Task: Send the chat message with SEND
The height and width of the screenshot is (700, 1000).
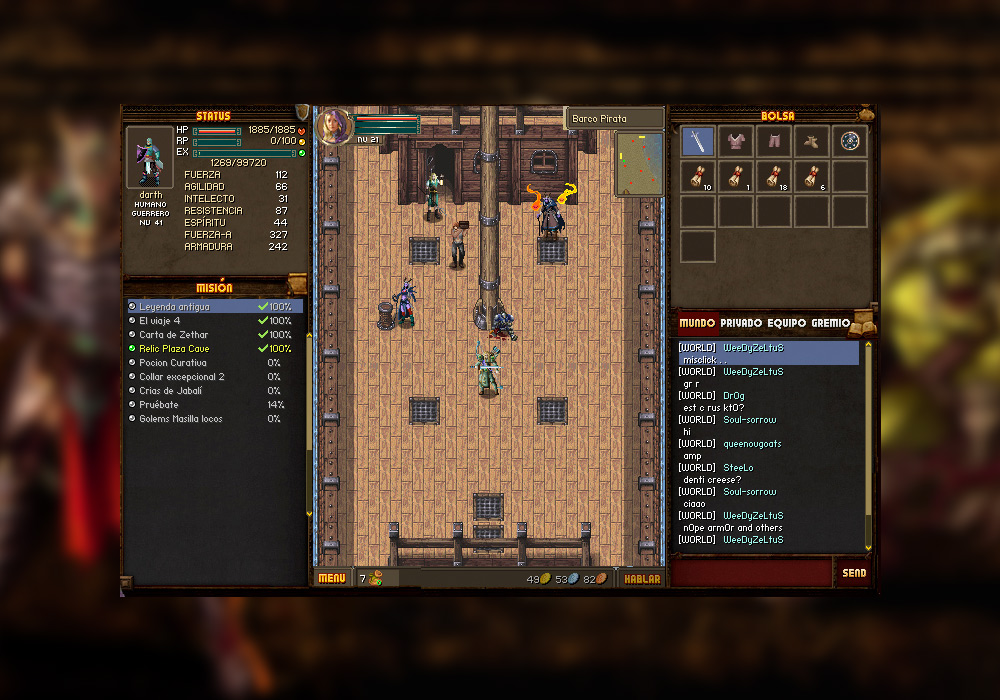Action: click(x=854, y=573)
